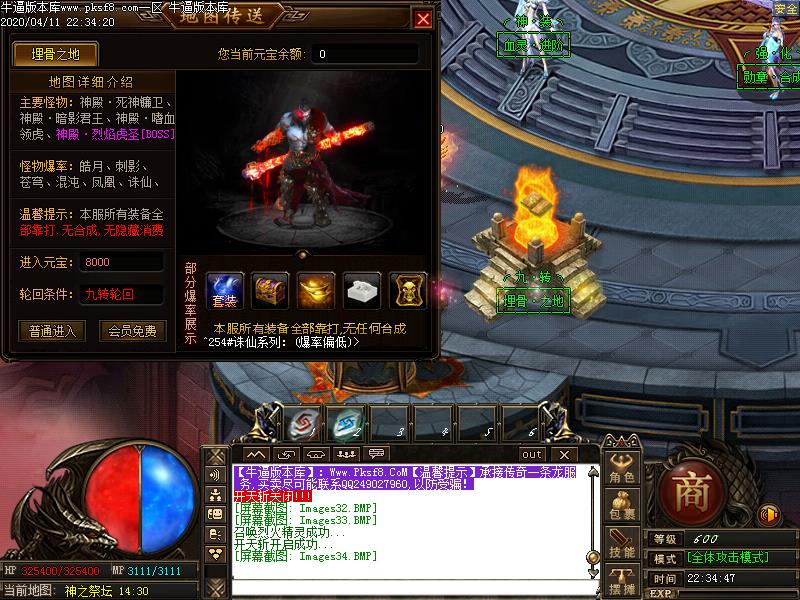Image resolution: width=800 pixels, height=600 pixels.
Task: Check the white stone block drop
Action: click(362, 290)
